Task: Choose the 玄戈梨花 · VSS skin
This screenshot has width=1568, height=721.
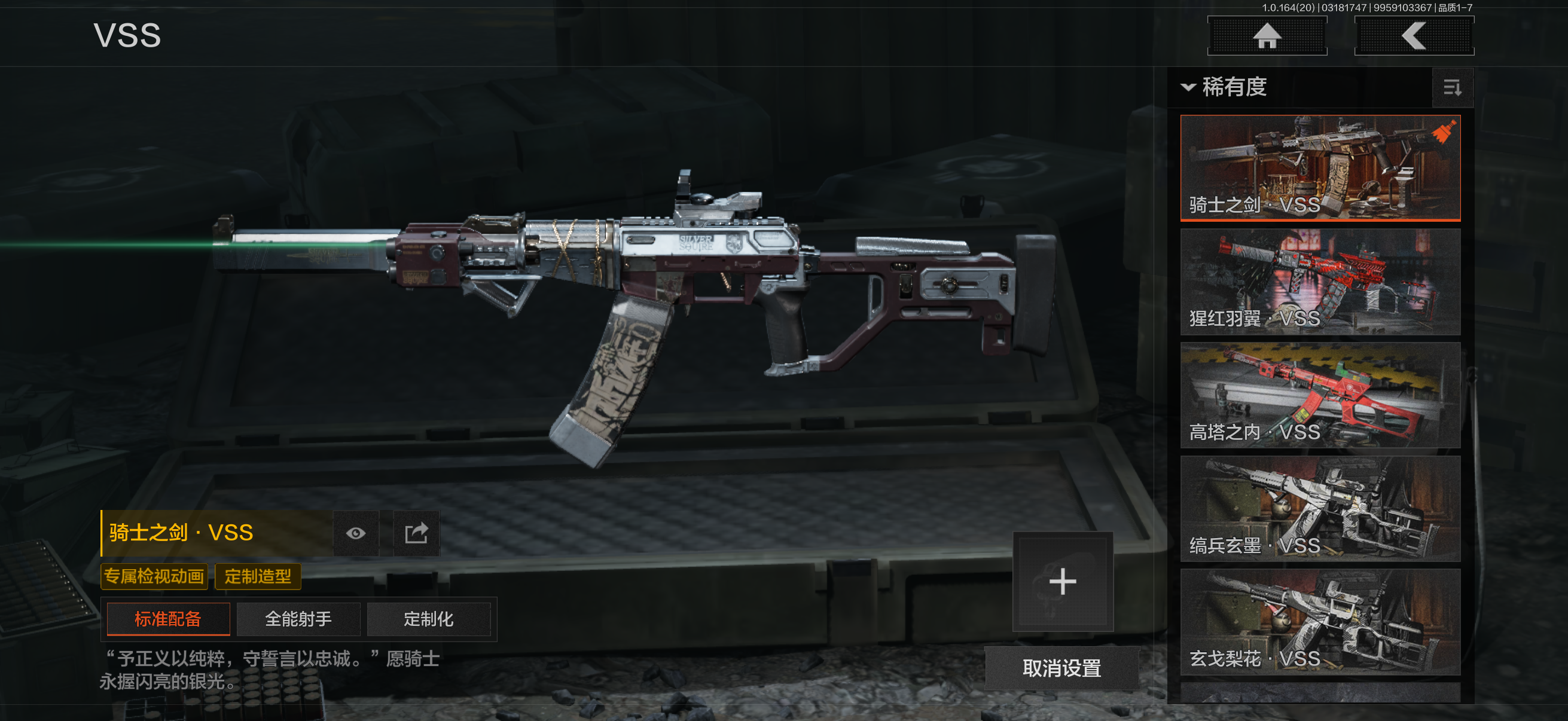Action: pyautogui.click(x=1320, y=622)
